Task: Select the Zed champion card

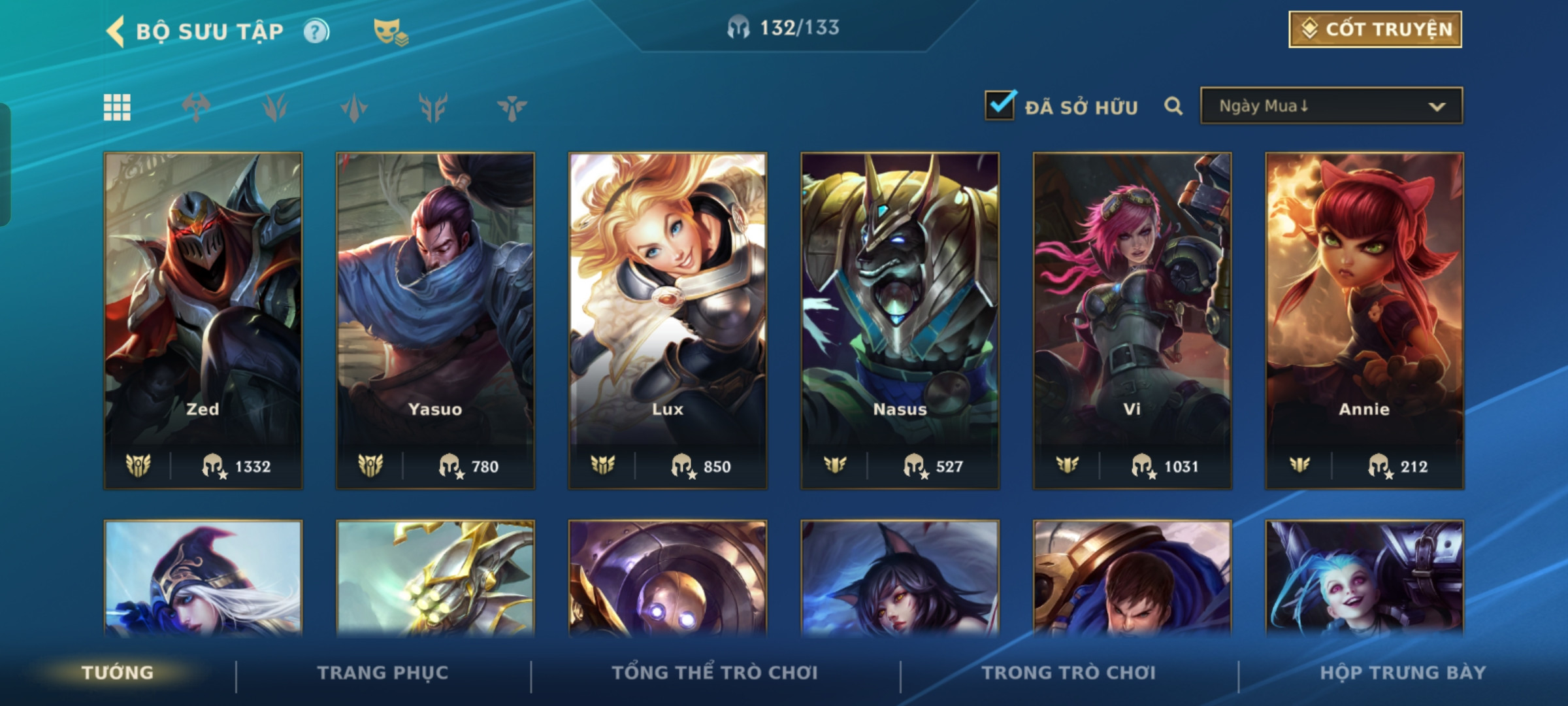Action: point(203,320)
